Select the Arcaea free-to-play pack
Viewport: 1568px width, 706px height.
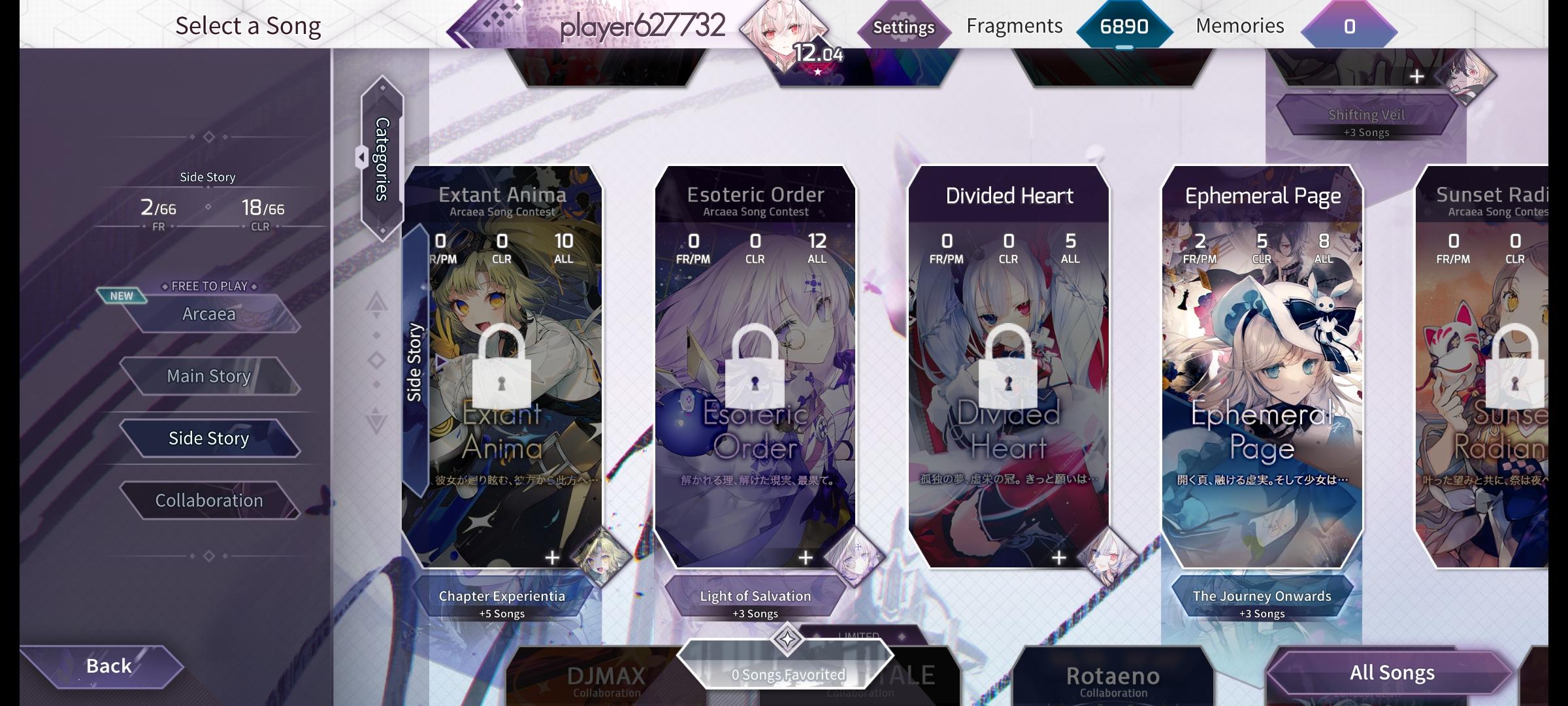[x=209, y=314]
